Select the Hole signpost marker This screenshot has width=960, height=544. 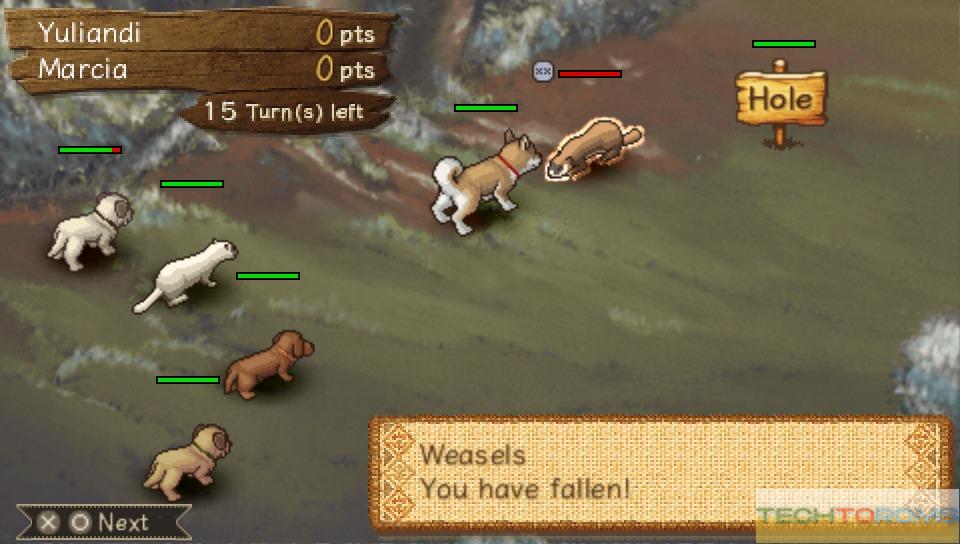tap(781, 100)
